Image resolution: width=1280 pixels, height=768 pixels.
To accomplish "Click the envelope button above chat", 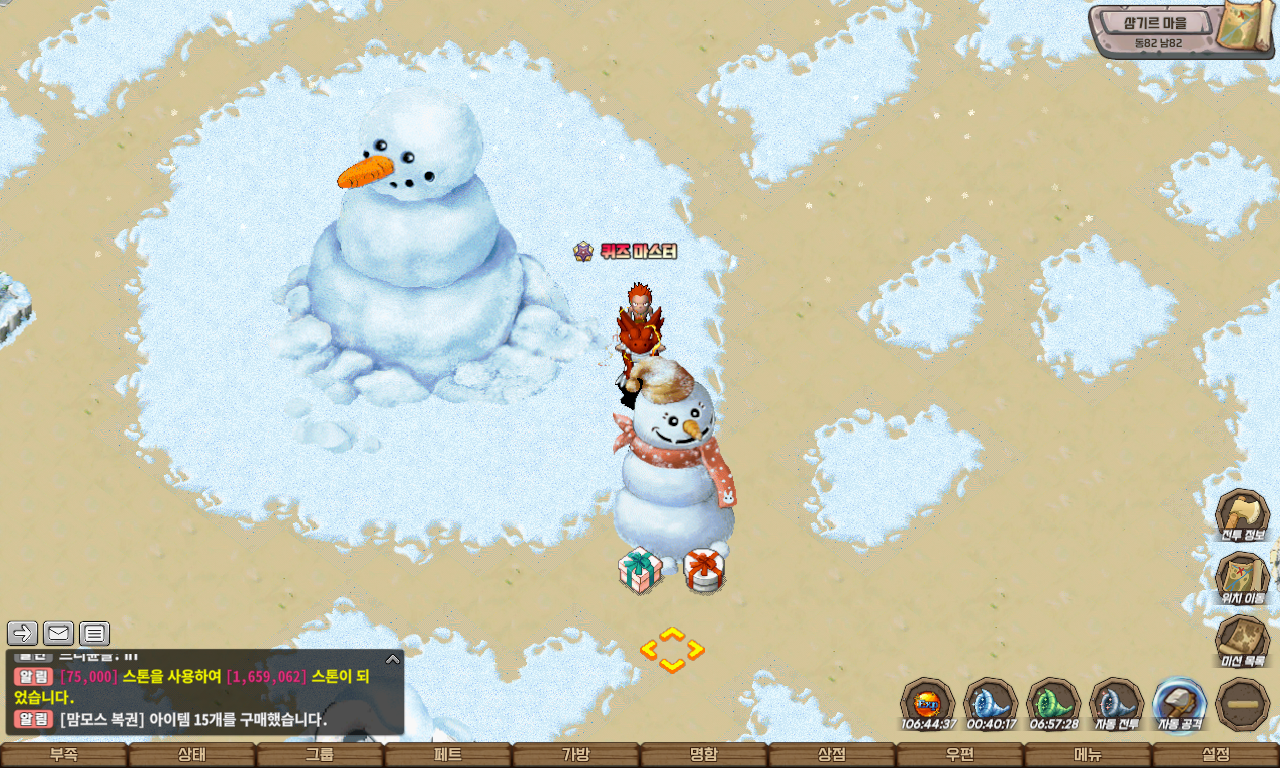I will (58, 633).
